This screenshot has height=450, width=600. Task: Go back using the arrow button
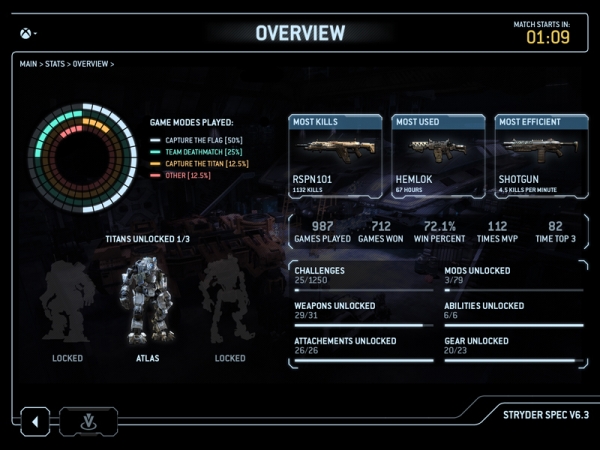point(35,421)
